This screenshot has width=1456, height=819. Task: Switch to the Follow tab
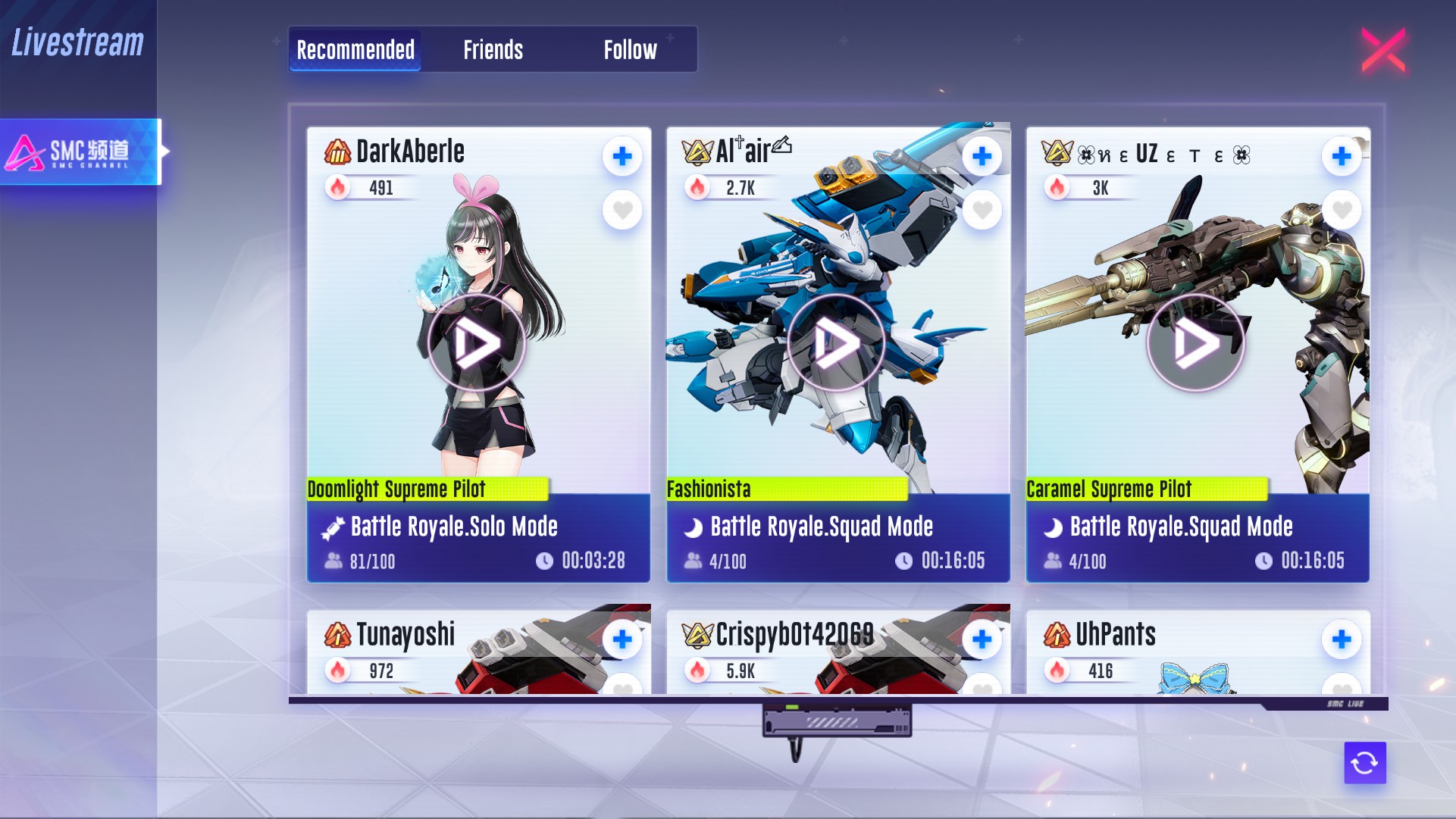pos(630,50)
